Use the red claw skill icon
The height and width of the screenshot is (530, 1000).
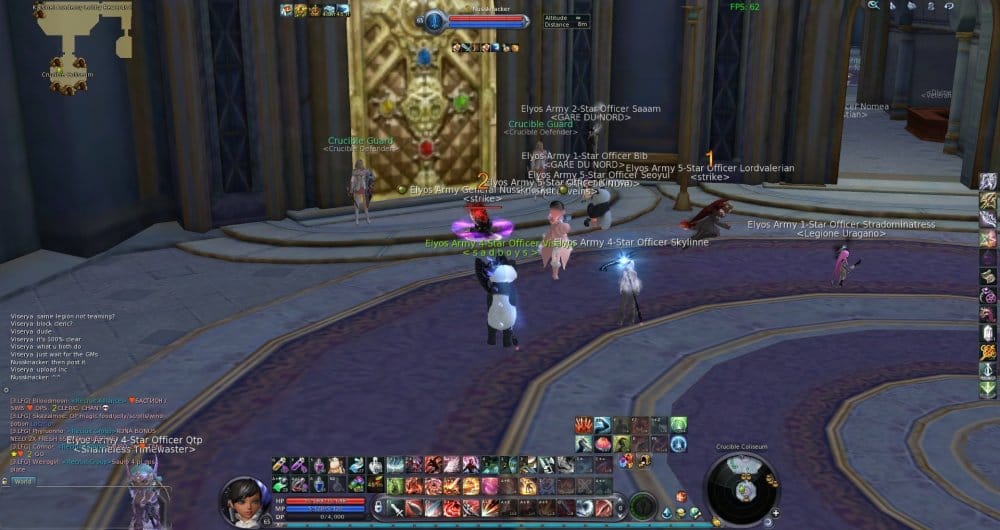click(583, 425)
